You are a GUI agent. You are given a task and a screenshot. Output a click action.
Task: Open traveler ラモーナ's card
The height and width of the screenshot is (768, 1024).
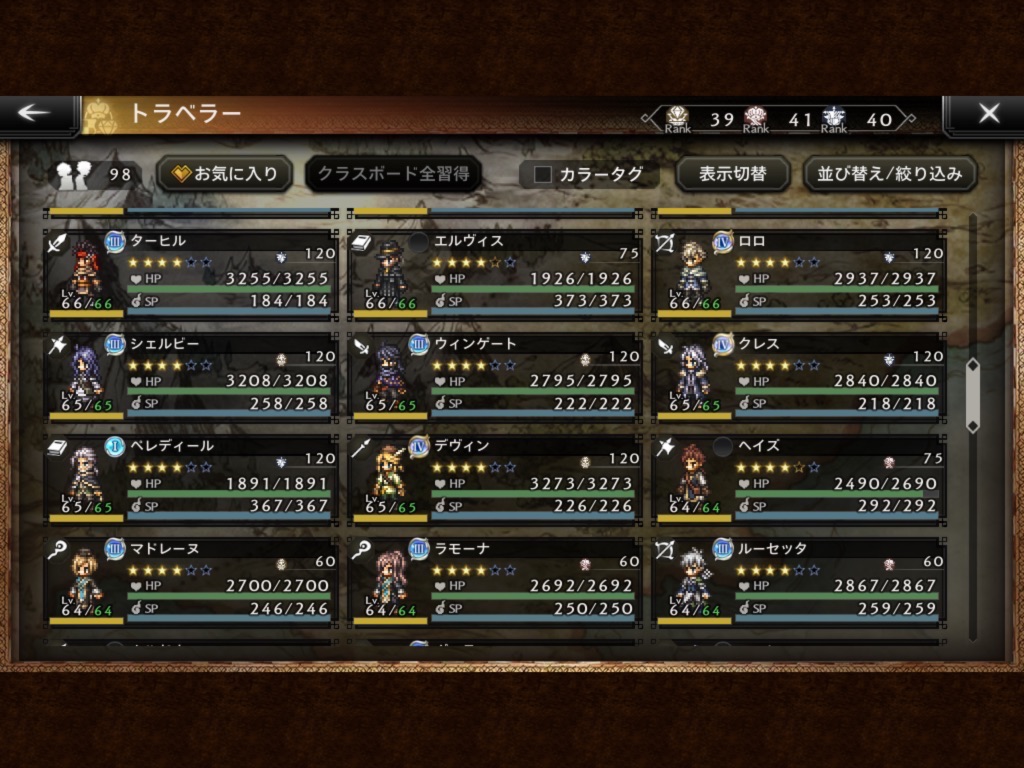(494, 580)
